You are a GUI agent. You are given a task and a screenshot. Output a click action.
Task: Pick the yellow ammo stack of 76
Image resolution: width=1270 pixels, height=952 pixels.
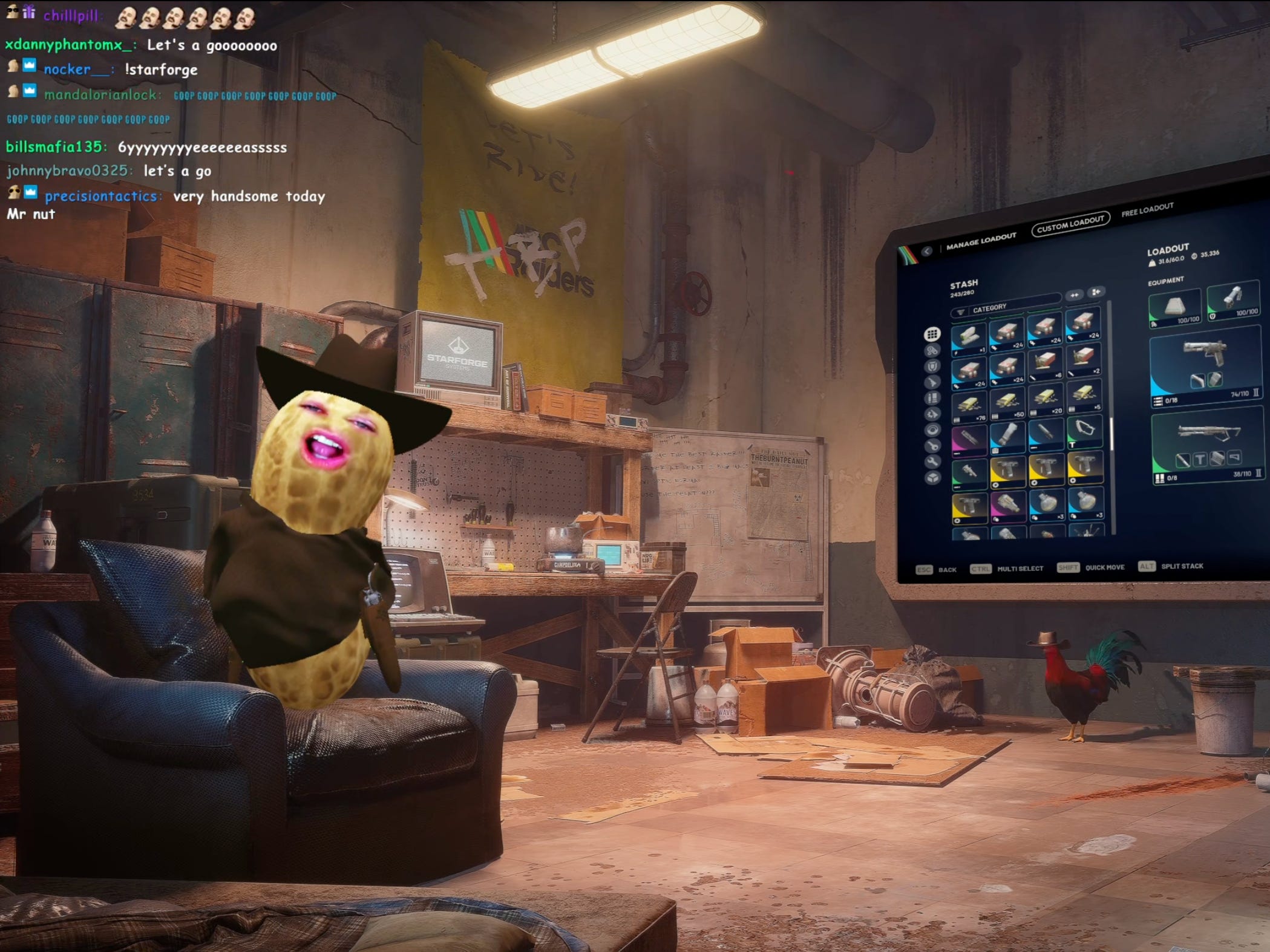[x=969, y=405]
